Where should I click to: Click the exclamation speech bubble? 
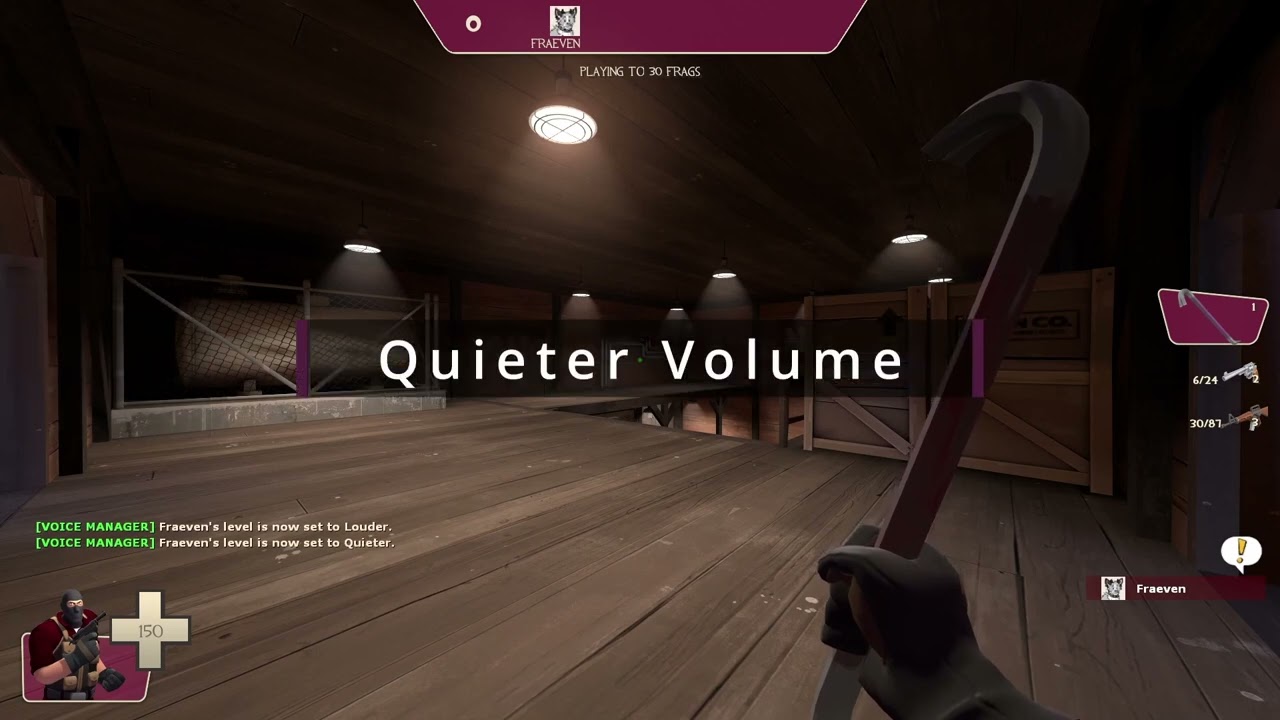1242,551
